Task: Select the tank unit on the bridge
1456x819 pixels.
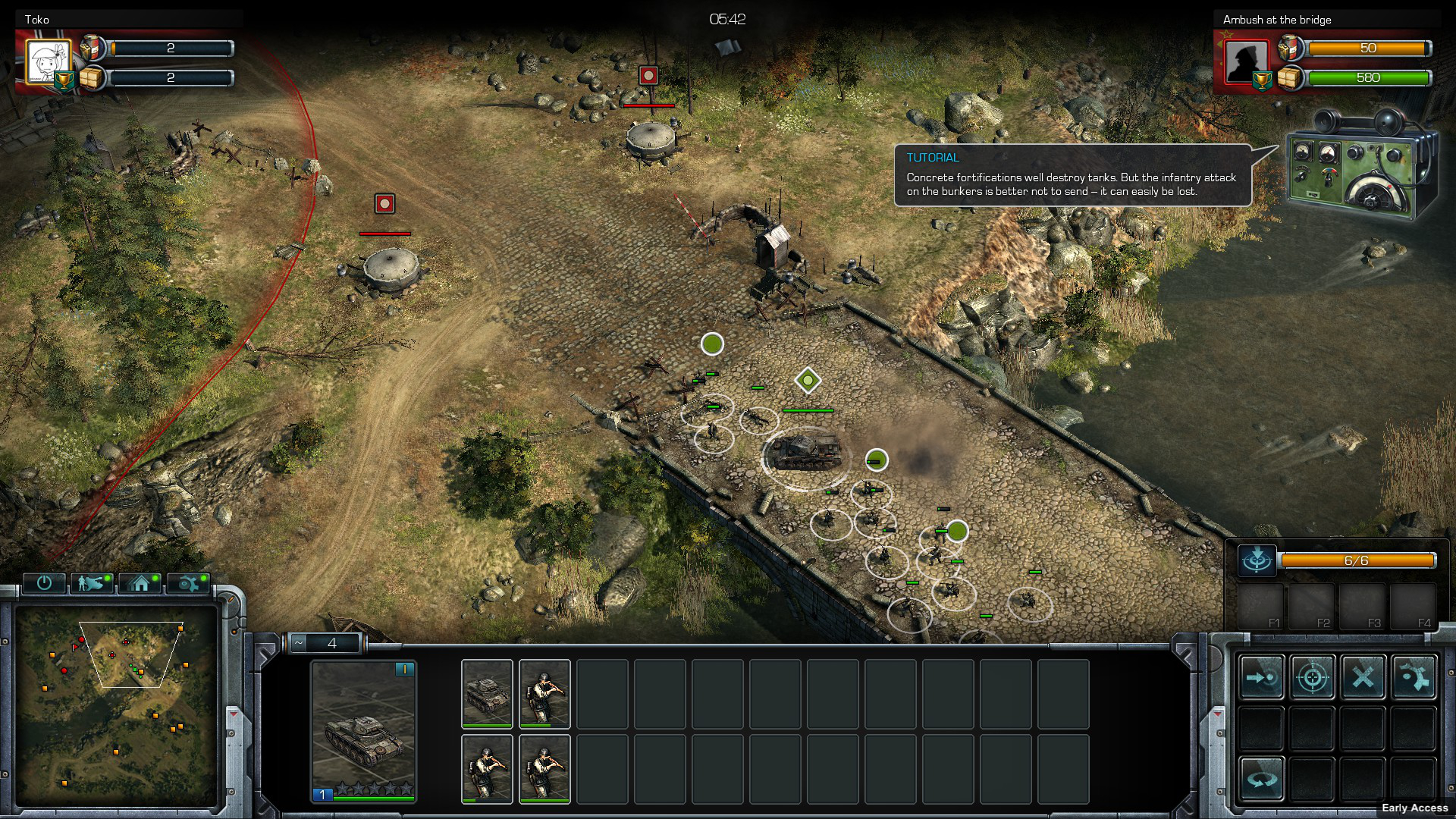Action: point(805,451)
